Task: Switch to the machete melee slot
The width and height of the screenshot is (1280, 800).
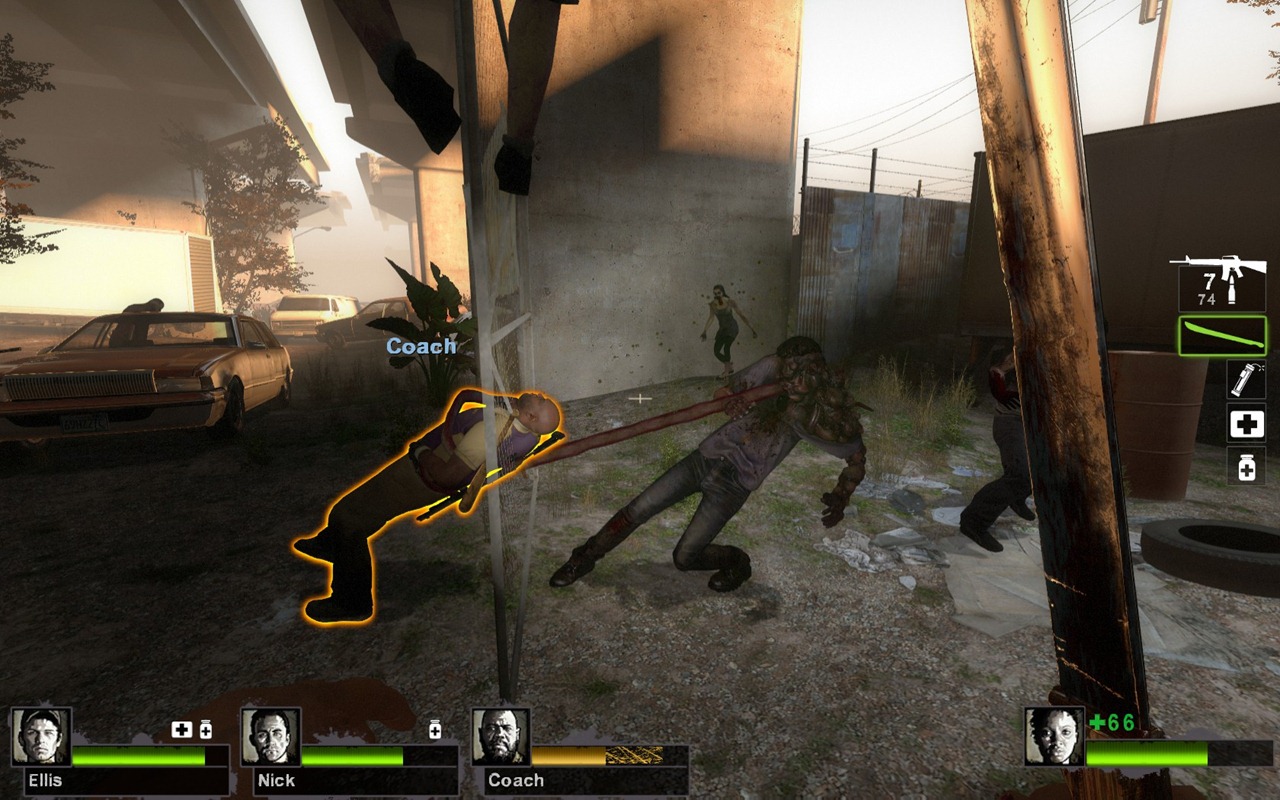Action: (1222, 336)
